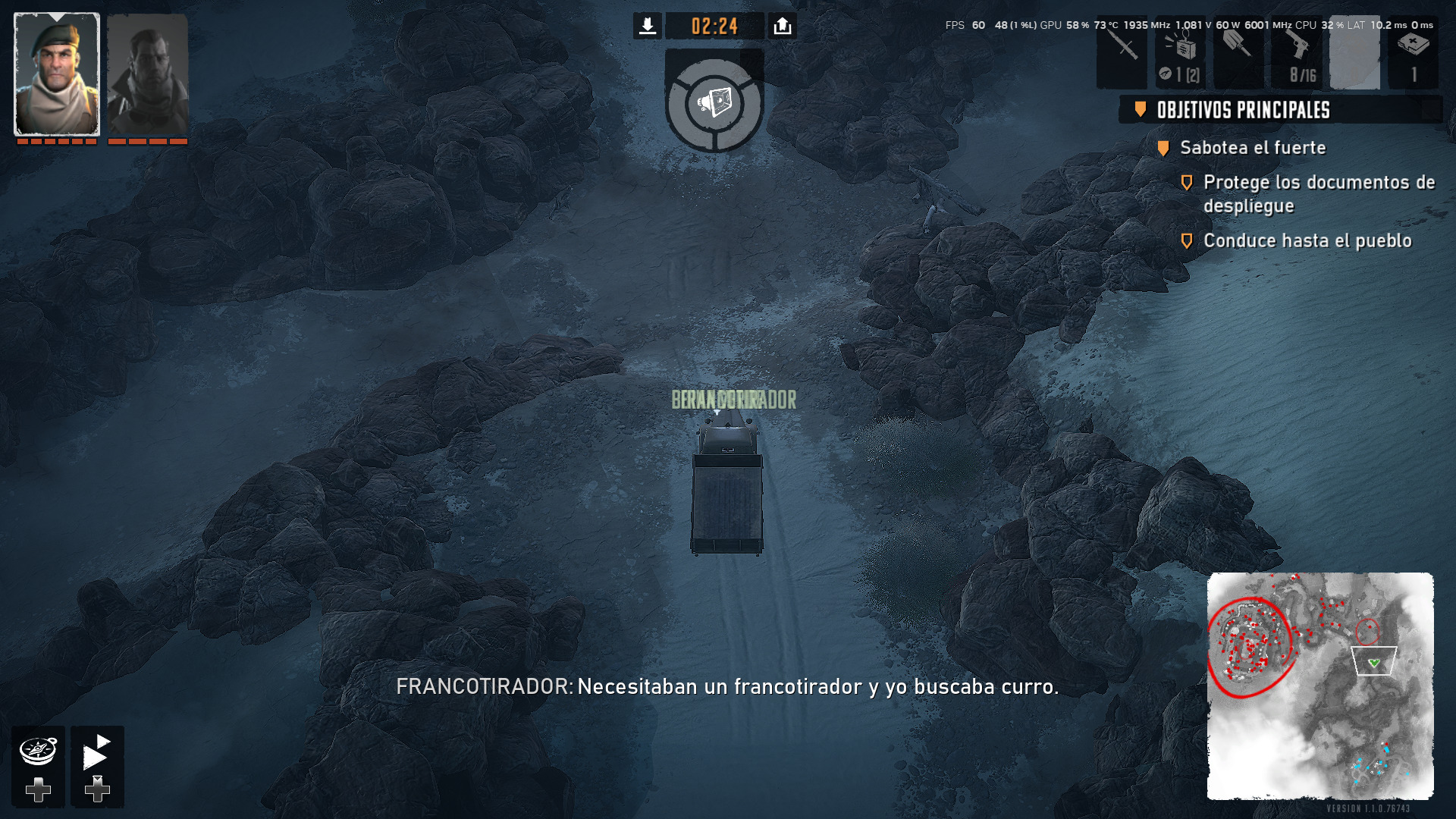1456x819 pixels.
Task: Select the pistol weapon slot
Action: [1297, 52]
